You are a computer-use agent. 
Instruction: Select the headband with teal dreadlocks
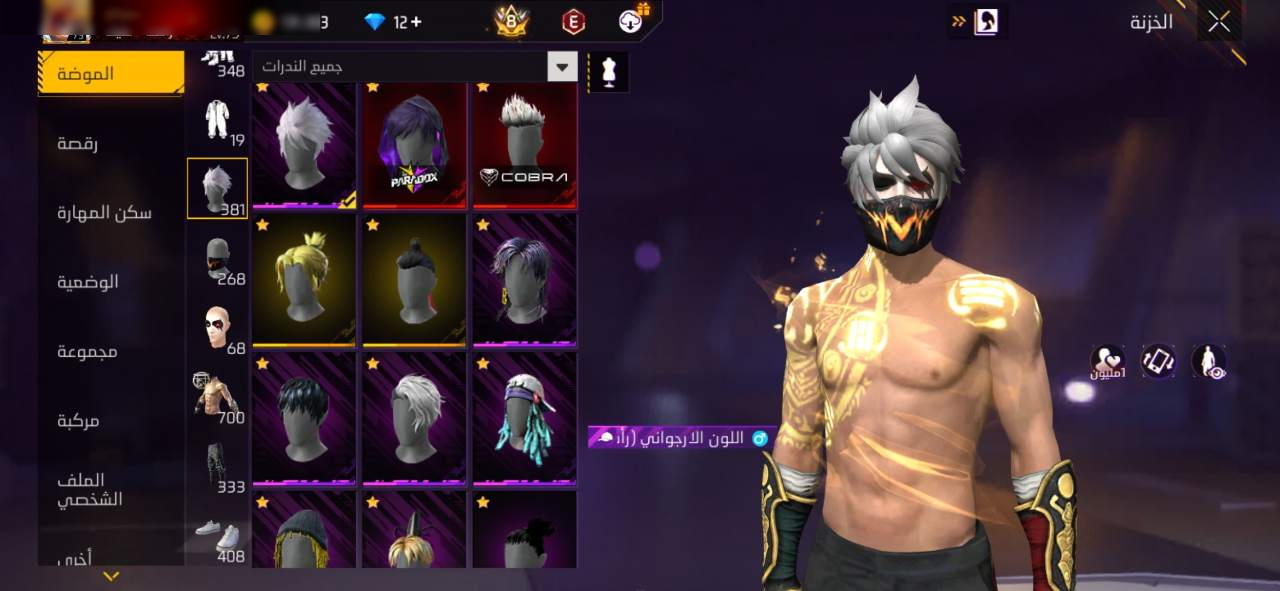click(524, 418)
